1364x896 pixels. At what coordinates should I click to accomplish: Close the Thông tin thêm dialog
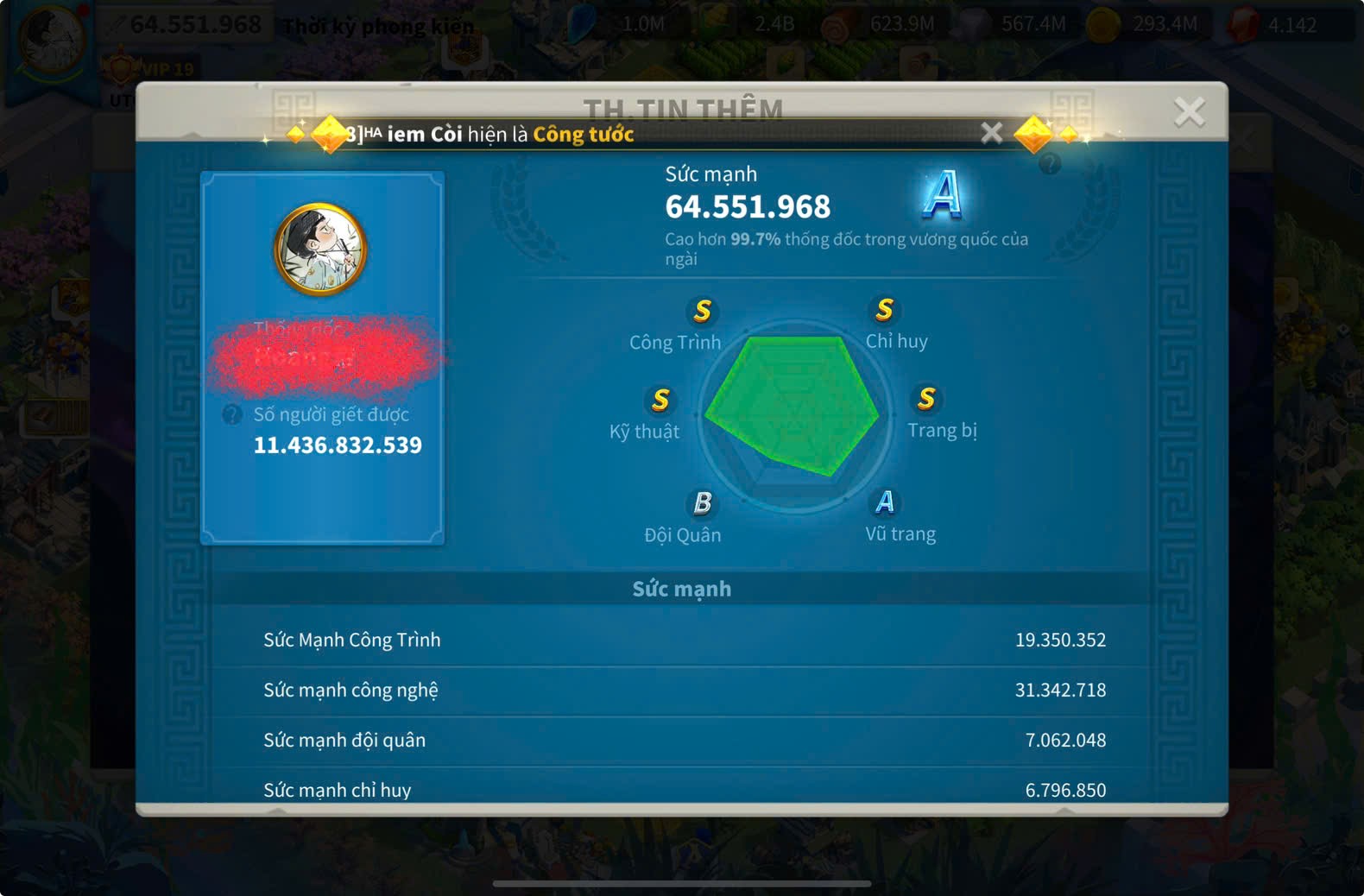[x=1189, y=111]
